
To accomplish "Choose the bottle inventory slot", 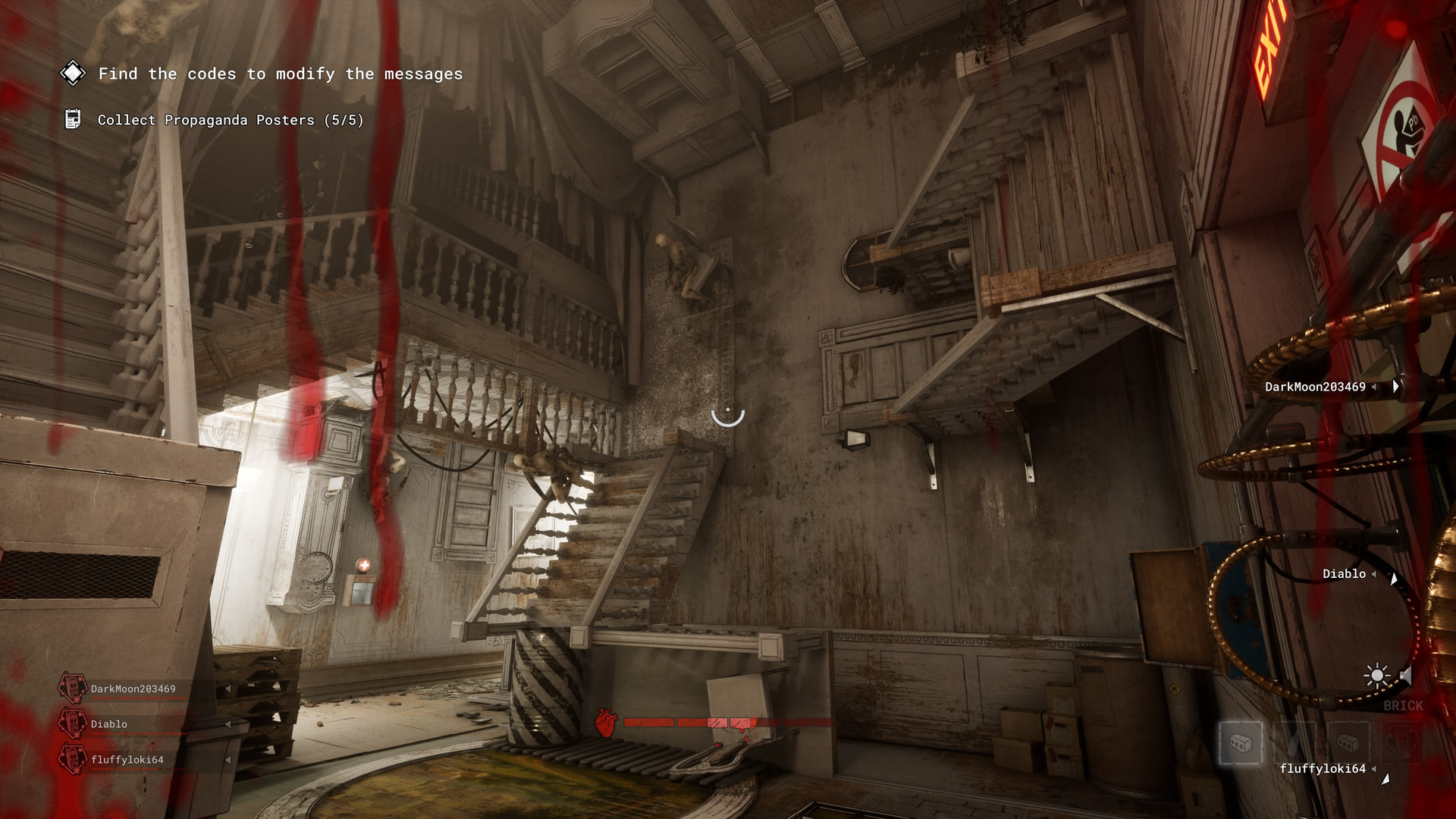I will (x=1294, y=742).
